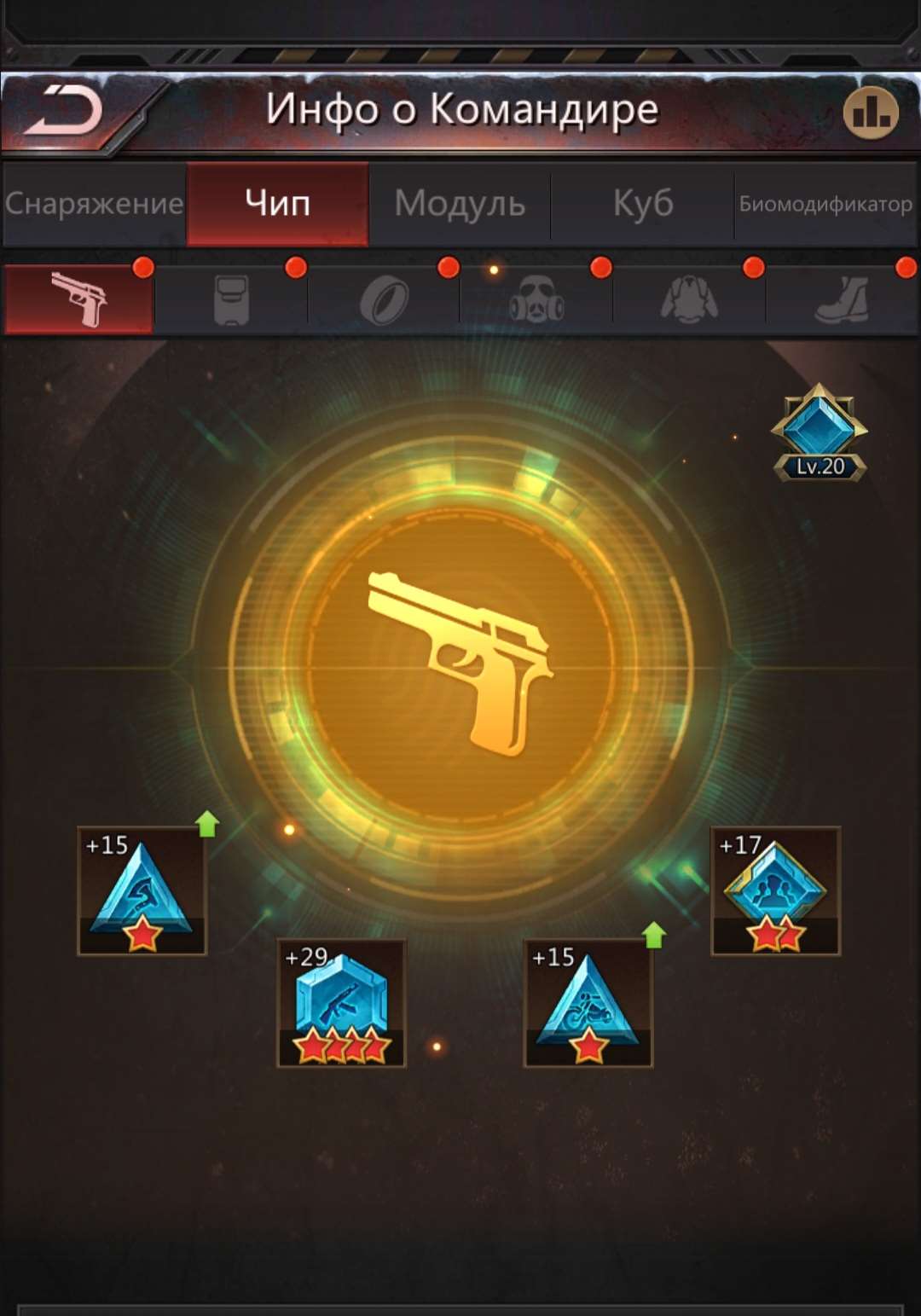
Task: Switch to the Куб tab
Action: pyautogui.click(x=642, y=204)
